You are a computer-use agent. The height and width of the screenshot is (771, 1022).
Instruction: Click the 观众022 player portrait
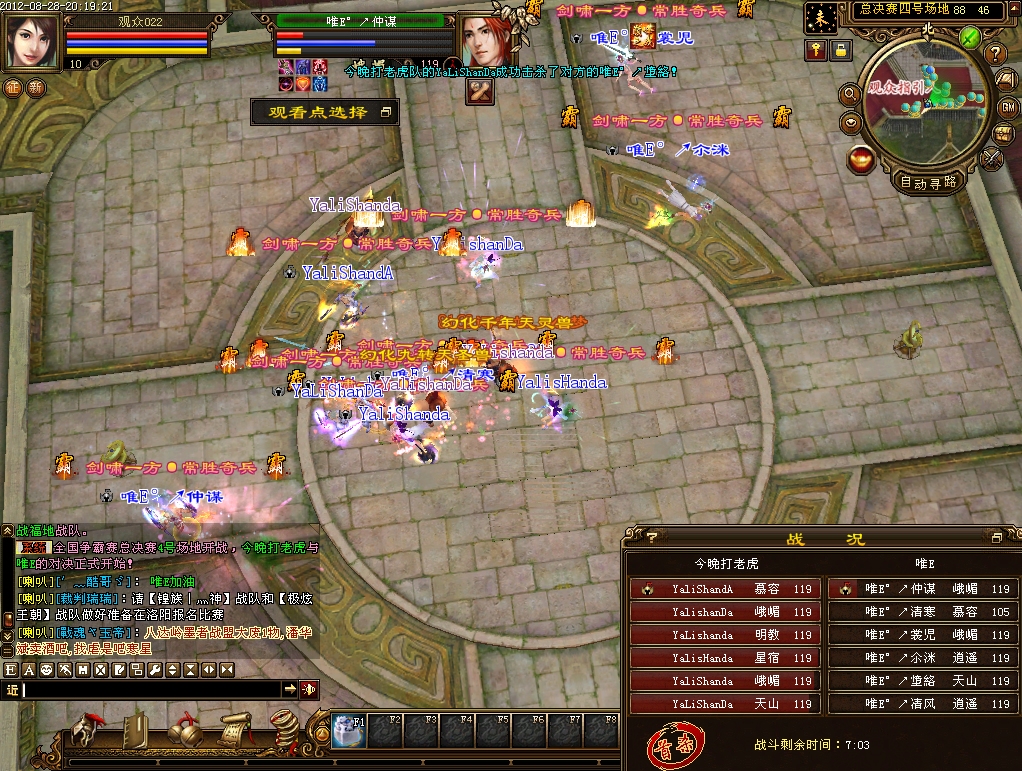33,40
